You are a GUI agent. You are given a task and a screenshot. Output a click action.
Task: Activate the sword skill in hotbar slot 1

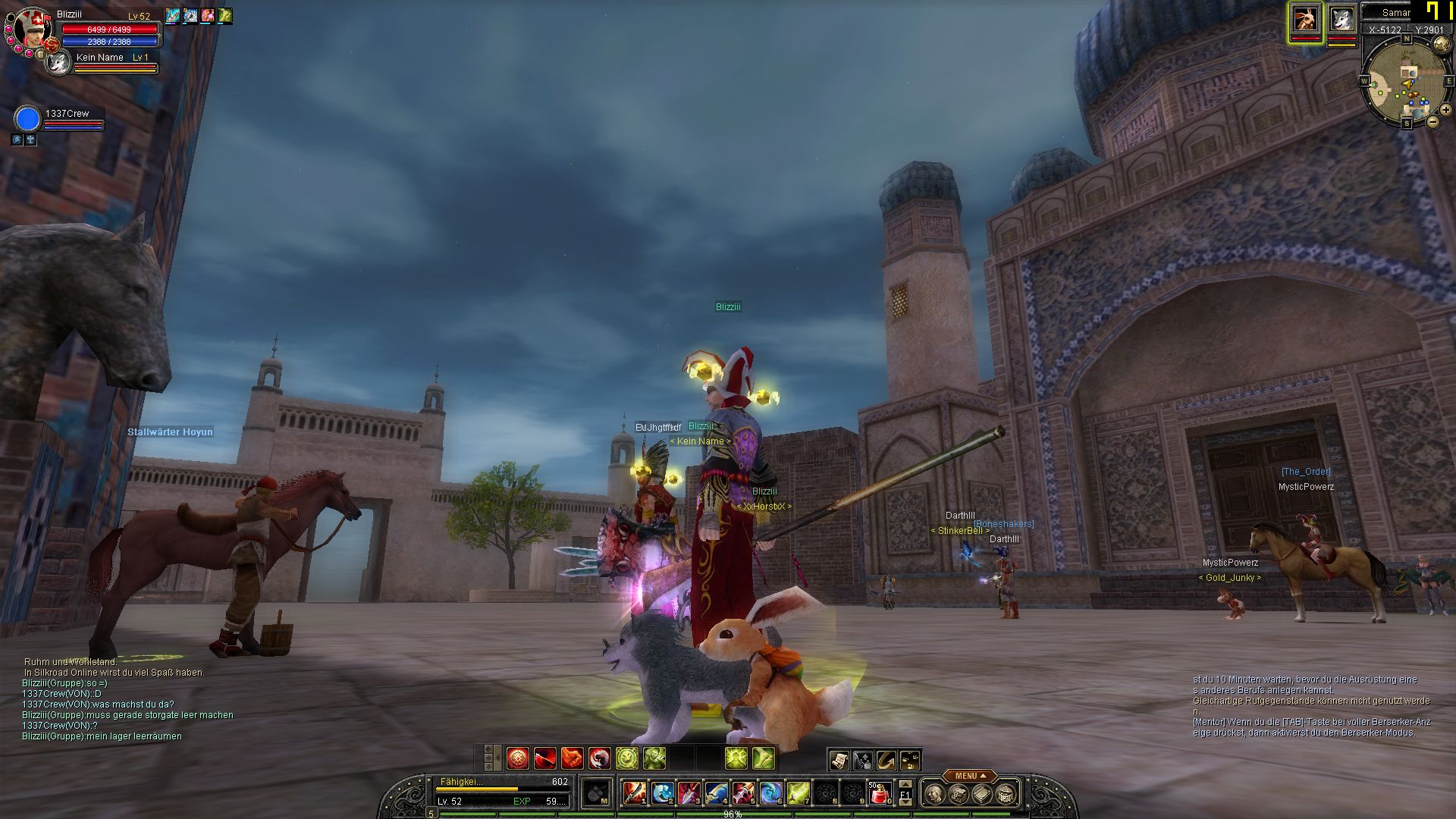point(634,793)
